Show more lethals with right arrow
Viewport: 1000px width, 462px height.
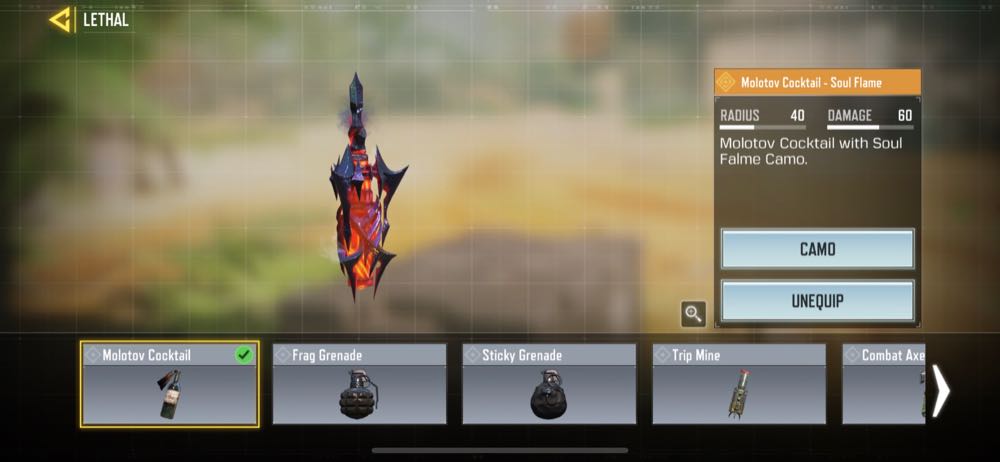point(941,390)
